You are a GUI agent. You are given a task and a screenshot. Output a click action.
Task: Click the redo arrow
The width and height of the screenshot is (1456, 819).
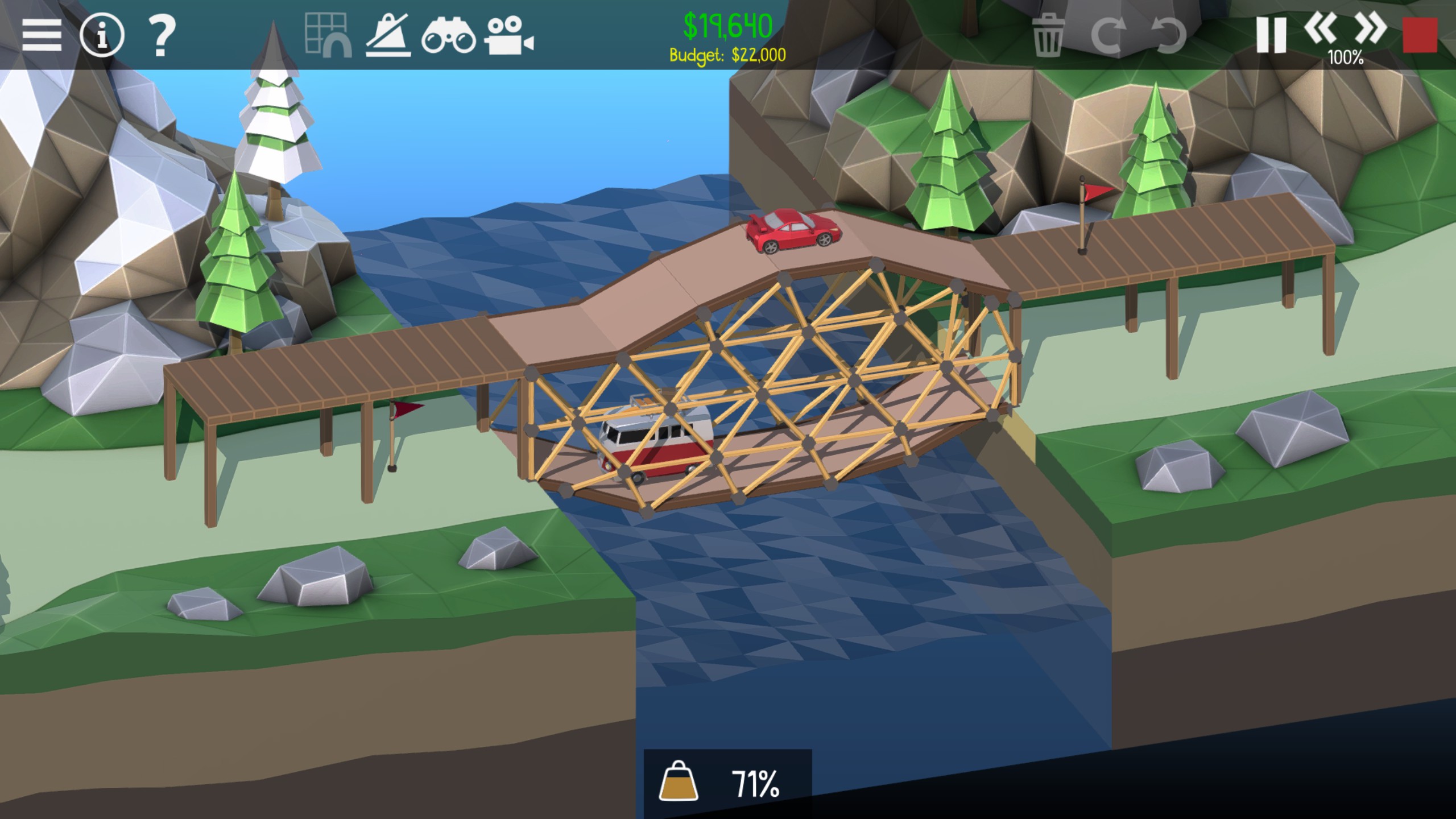(x=1108, y=35)
